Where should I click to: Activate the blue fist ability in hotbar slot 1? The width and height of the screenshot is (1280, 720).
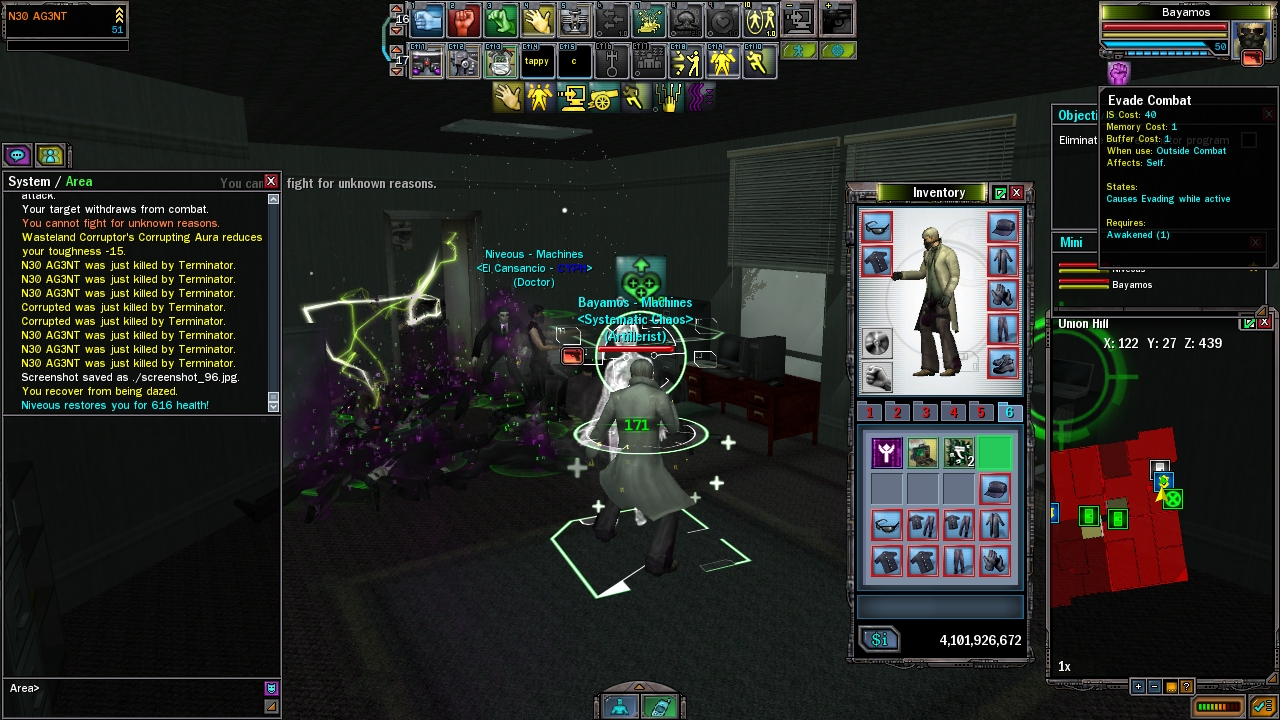click(x=427, y=20)
